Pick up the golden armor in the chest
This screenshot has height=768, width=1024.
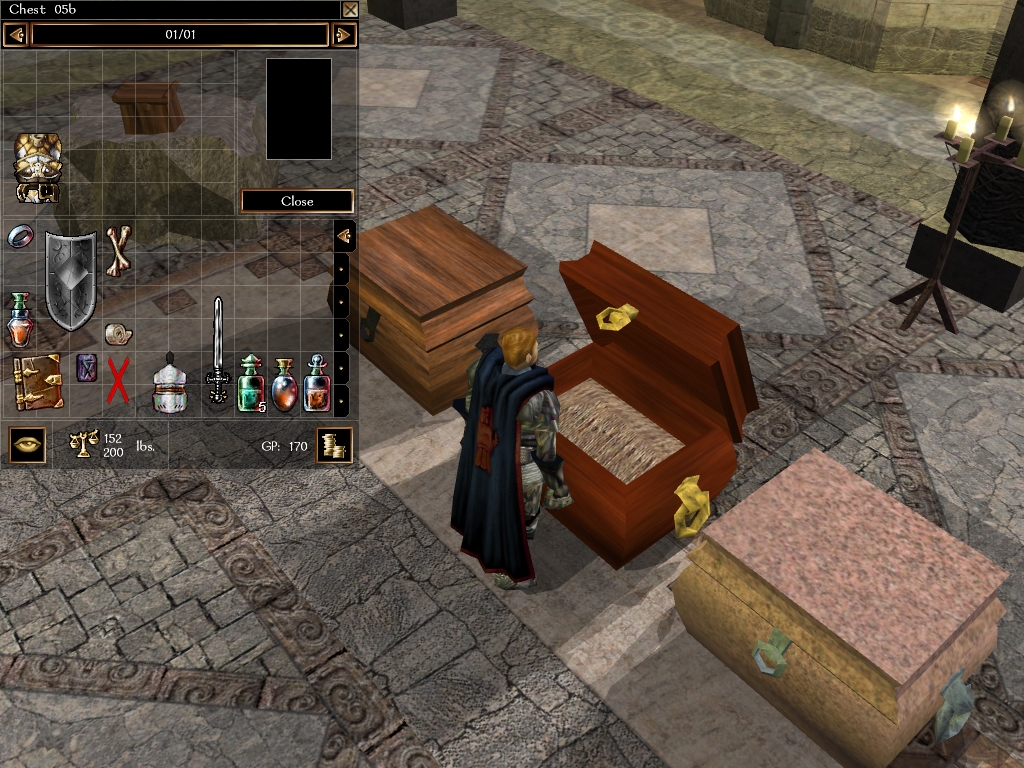pos(38,167)
